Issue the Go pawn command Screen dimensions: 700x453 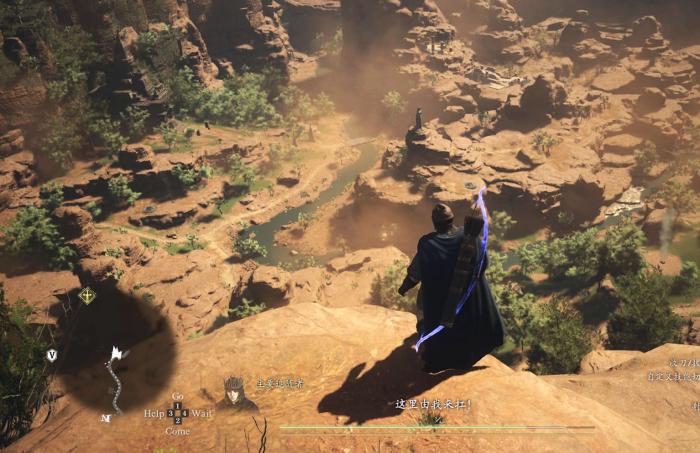[x=177, y=397]
